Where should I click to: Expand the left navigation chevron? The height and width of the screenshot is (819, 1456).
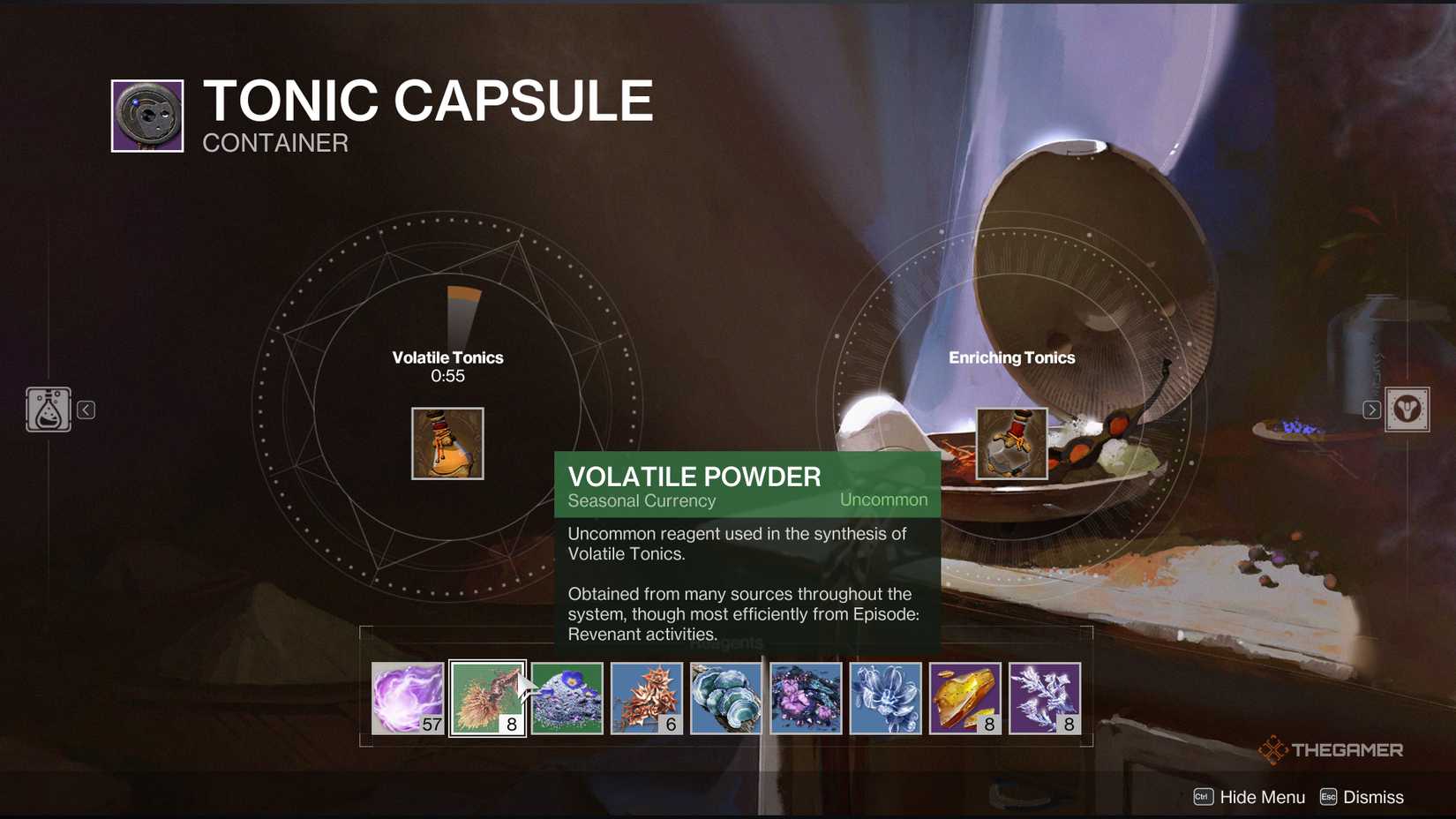point(86,409)
